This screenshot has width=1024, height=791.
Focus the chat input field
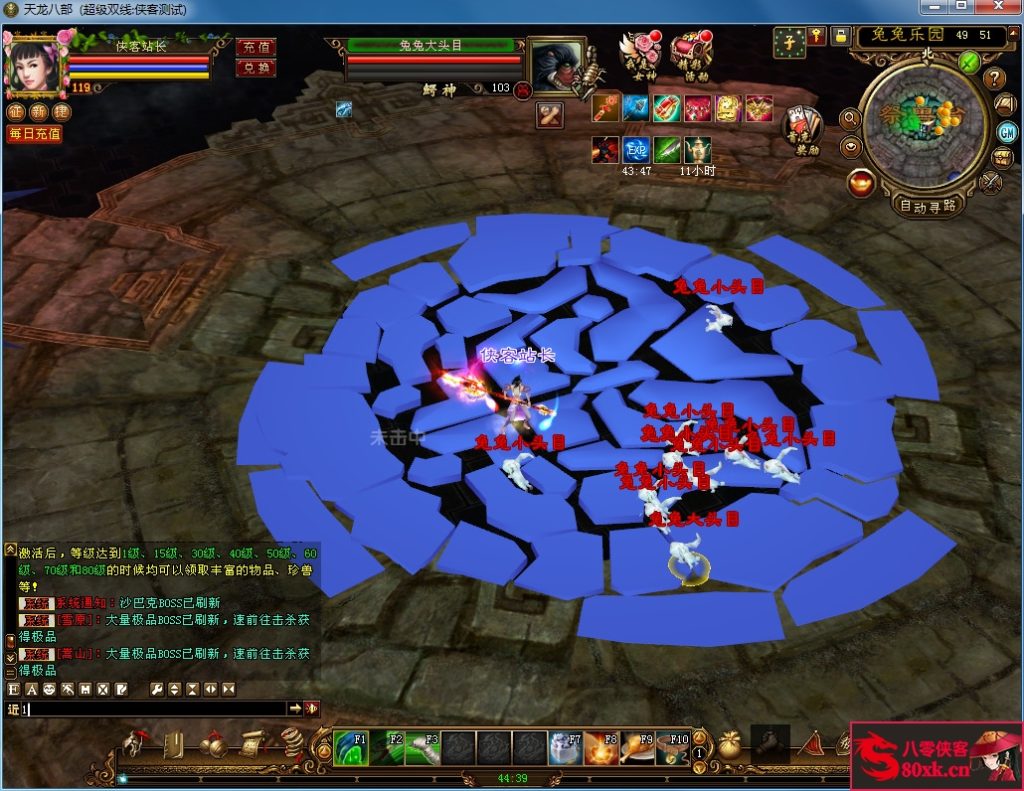pyautogui.click(x=150, y=709)
